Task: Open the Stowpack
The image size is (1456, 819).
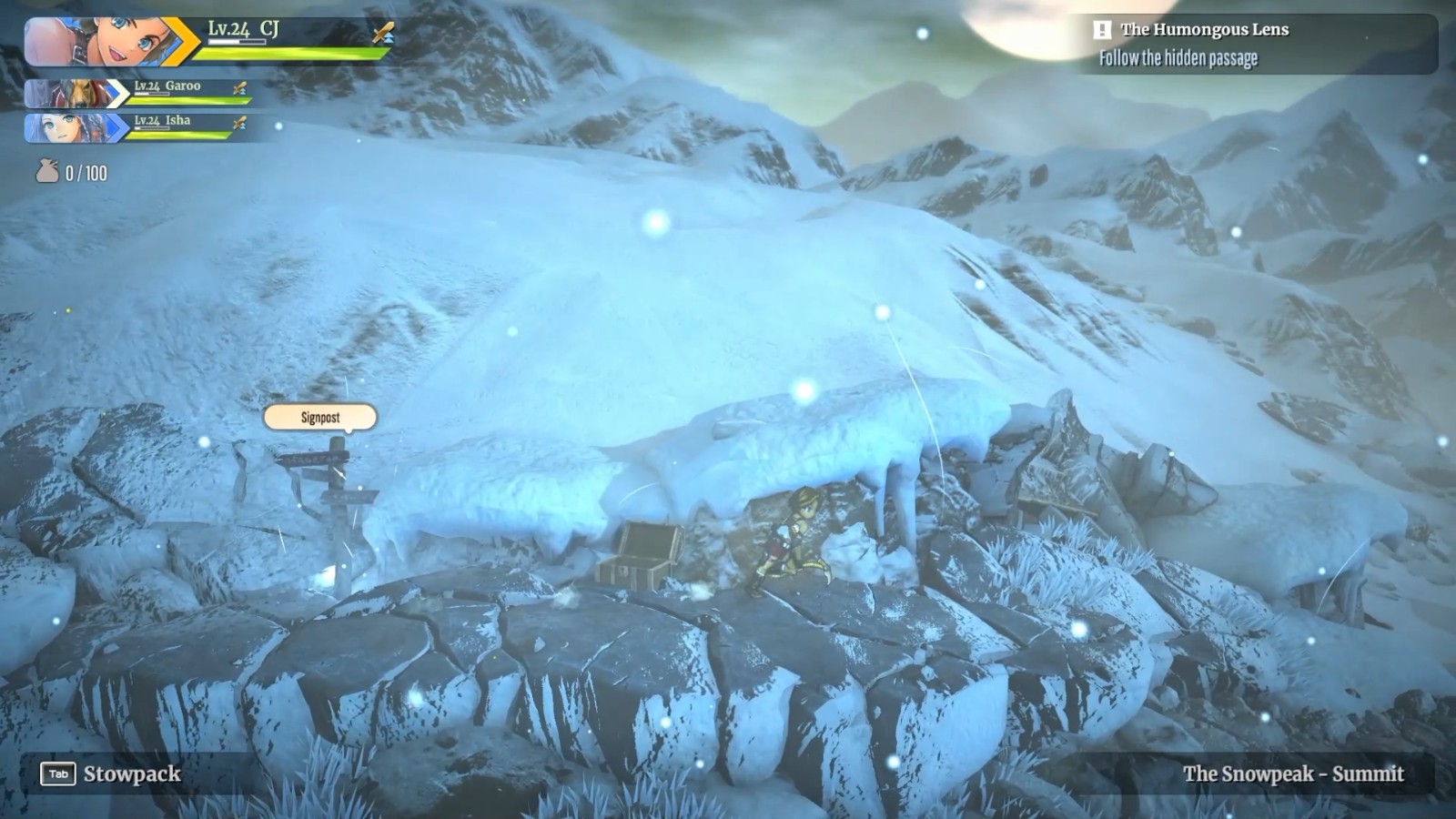Action: tap(111, 773)
